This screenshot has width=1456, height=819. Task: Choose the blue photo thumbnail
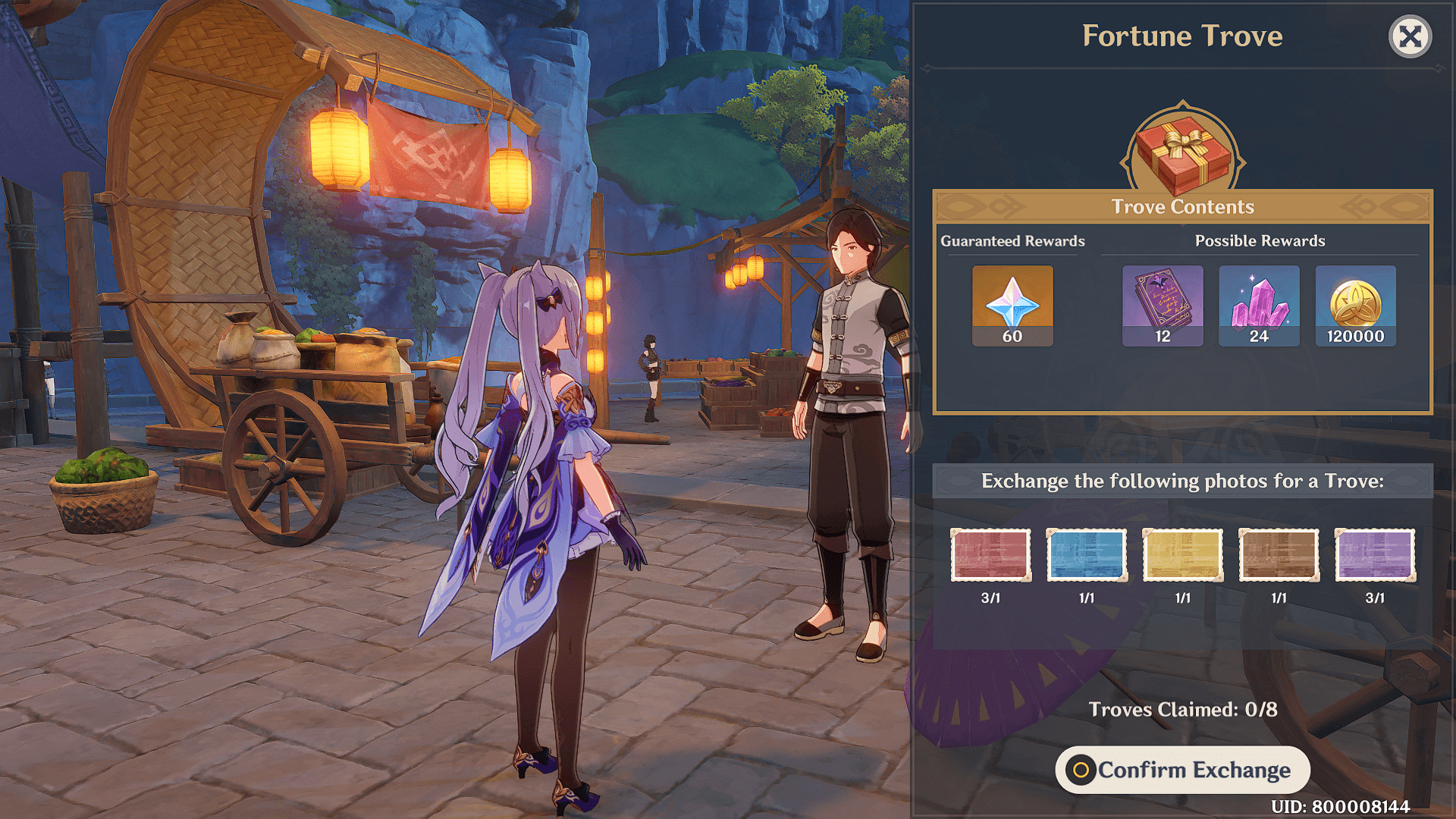1087,555
